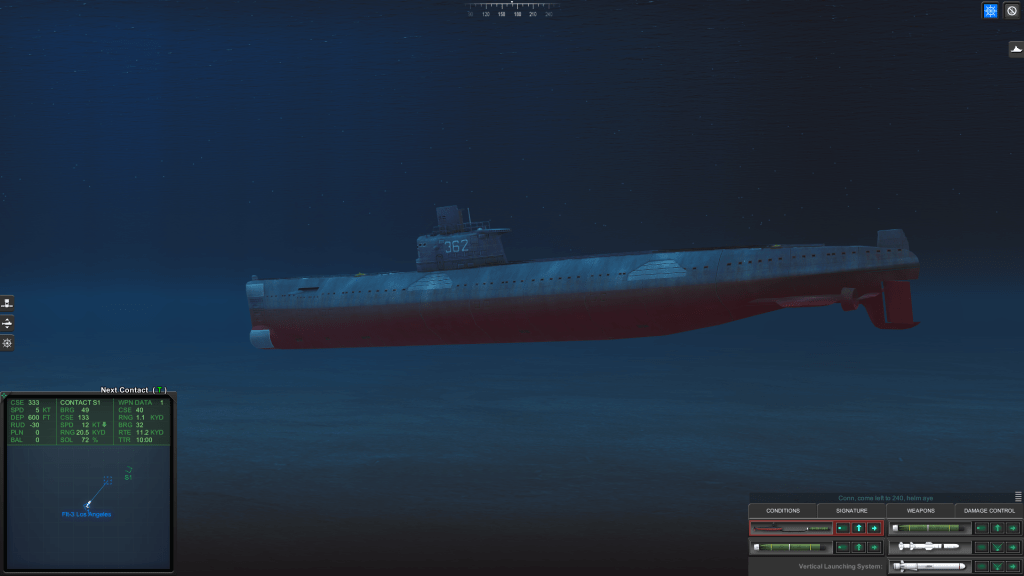
Task: Open the ship silhouette side tab
Action: click(x=1015, y=49)
